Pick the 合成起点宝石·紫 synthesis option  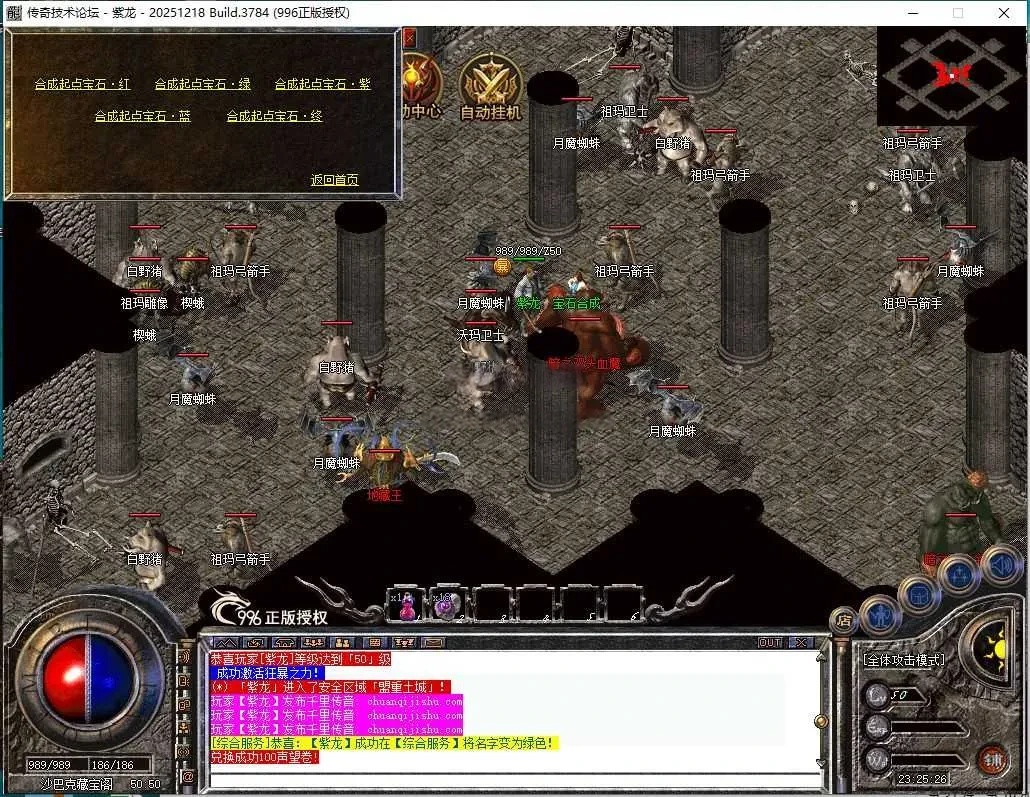click(x=322, y=84)
